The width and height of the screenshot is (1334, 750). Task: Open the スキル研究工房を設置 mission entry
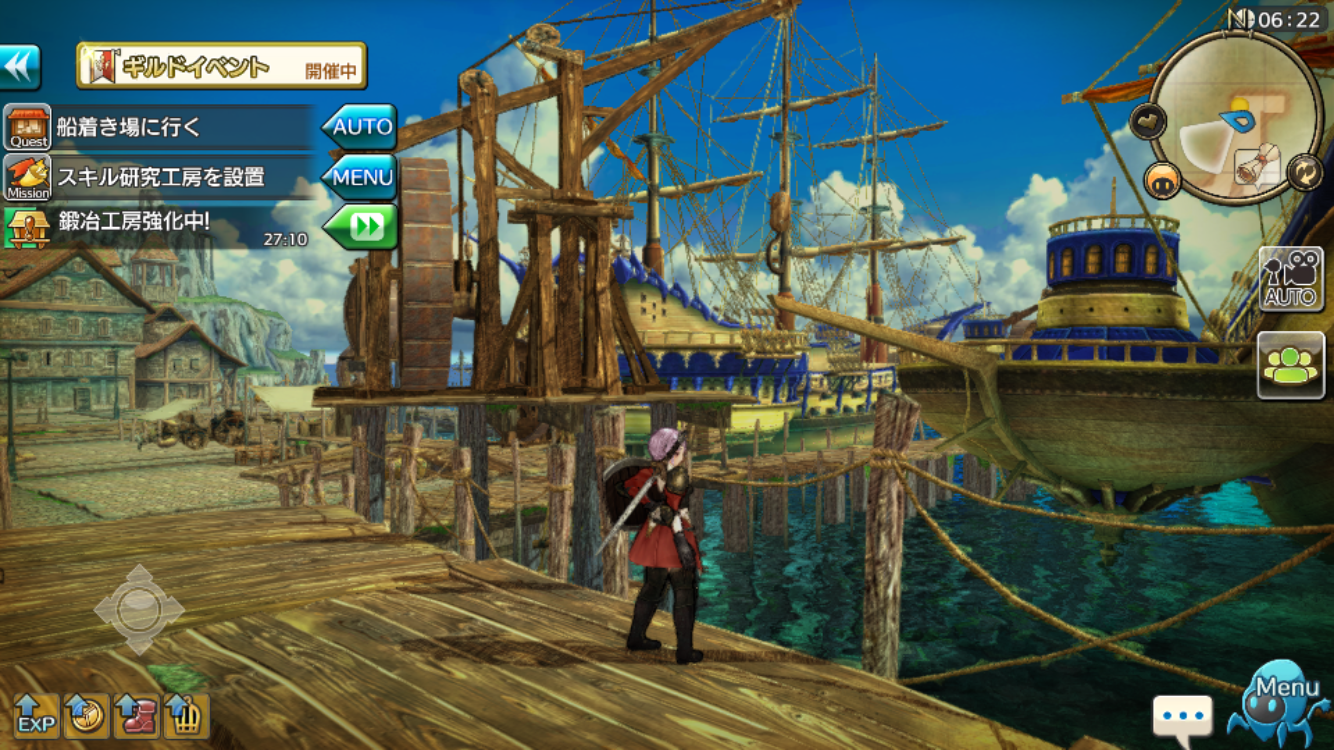tap(160, 178)
